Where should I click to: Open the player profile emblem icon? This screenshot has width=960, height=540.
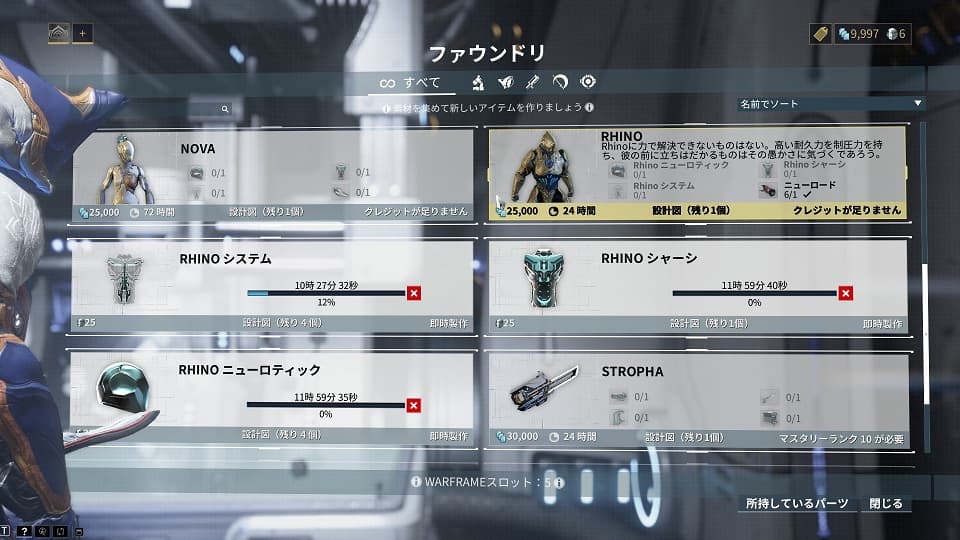click(x=59, y=33)
